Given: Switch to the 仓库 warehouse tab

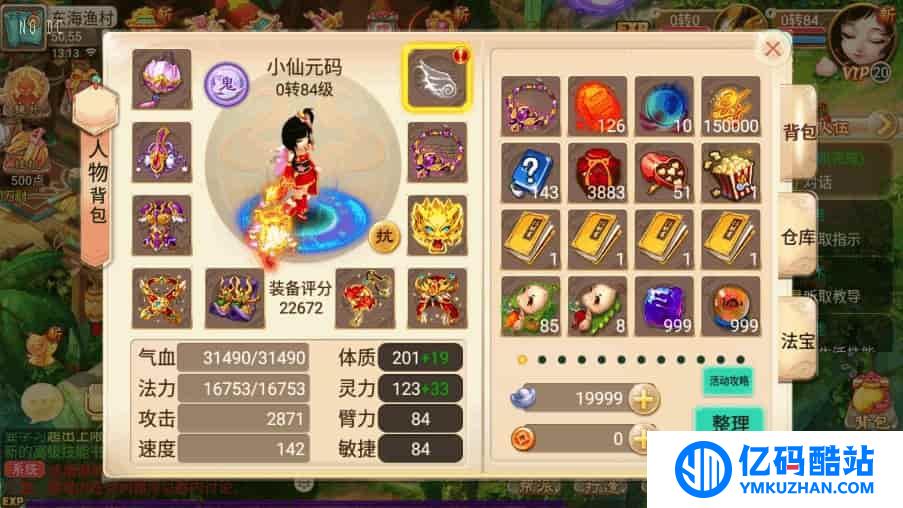Looking at the screenshot, I should pyautogui.click(x=800, y=238).
